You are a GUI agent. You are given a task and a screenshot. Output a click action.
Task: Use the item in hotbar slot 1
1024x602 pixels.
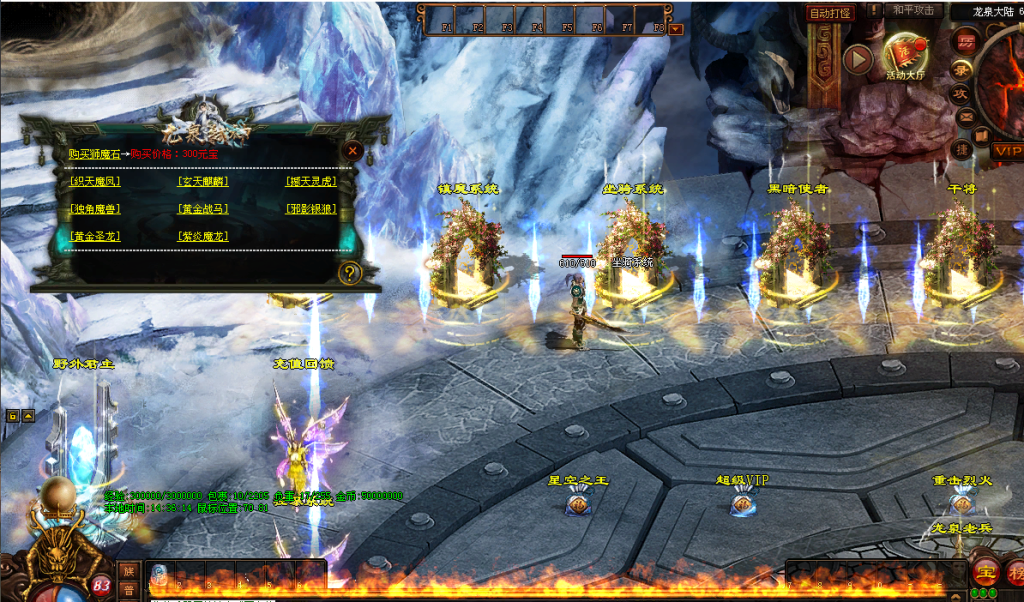160,574
